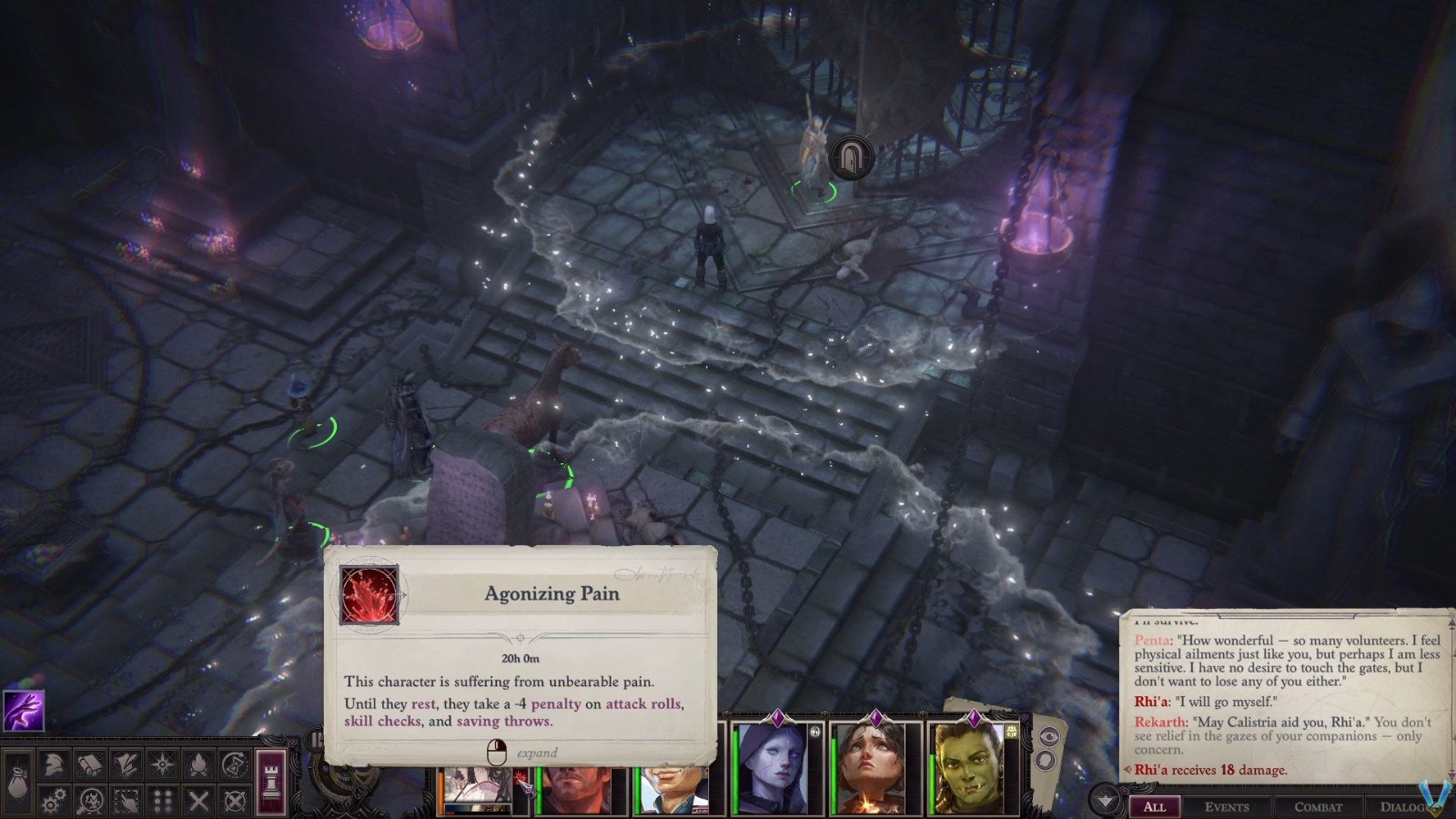Open the attack rolls link in tooltip
The image size is (1456, 819).
646,703
